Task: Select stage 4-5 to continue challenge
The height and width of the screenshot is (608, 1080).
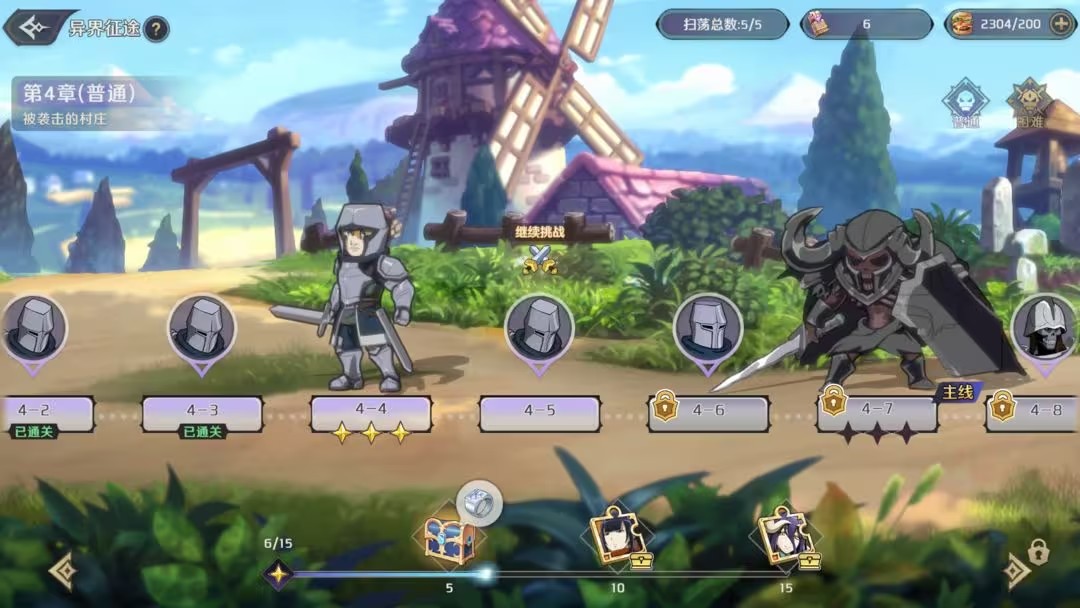Action: click(x=539, y=411)
